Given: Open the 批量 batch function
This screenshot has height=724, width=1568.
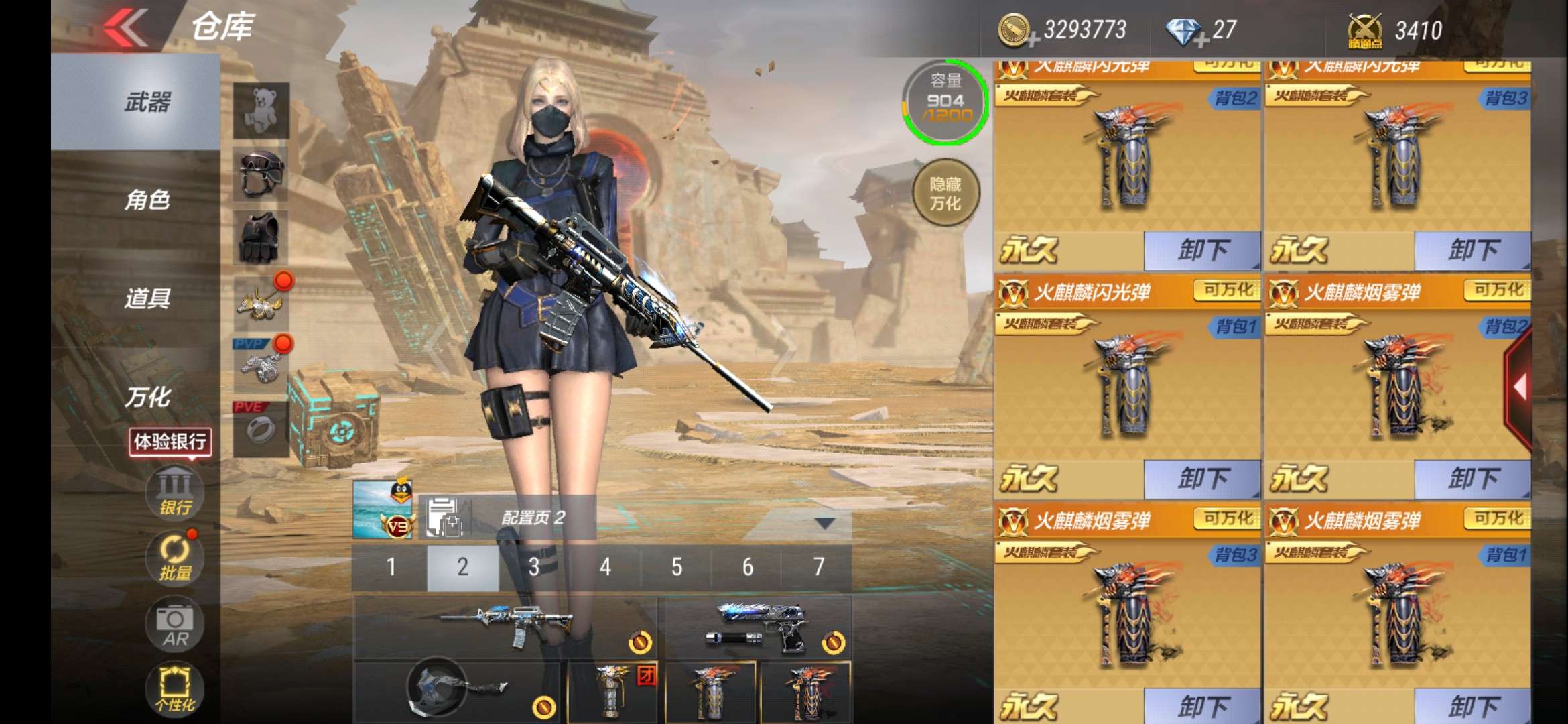Looking at the screenshot, I should (x=175, y=558).
